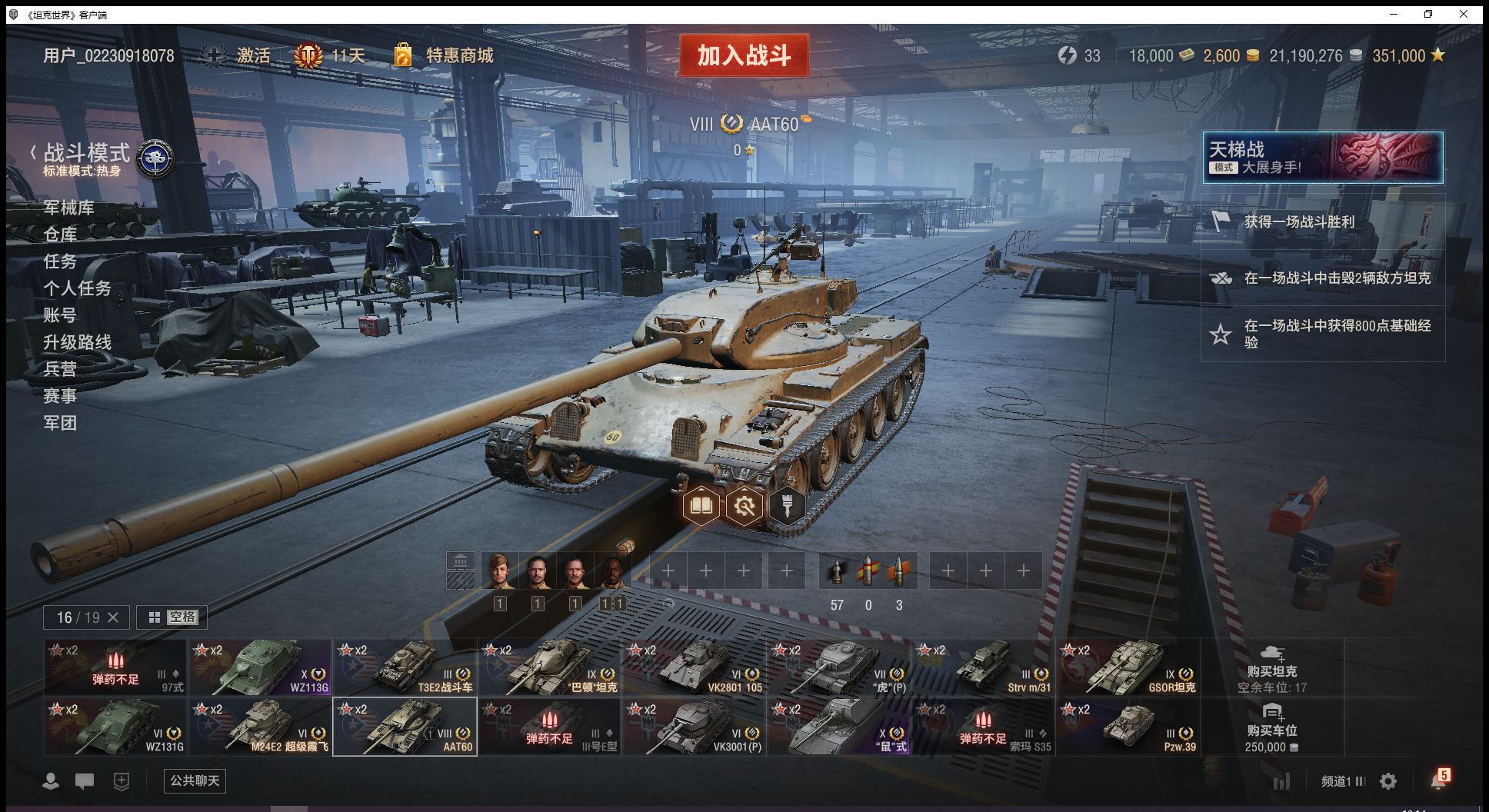Open the 任务 missions page
This screenshot has width=1489, height=812.
(60, 261)
